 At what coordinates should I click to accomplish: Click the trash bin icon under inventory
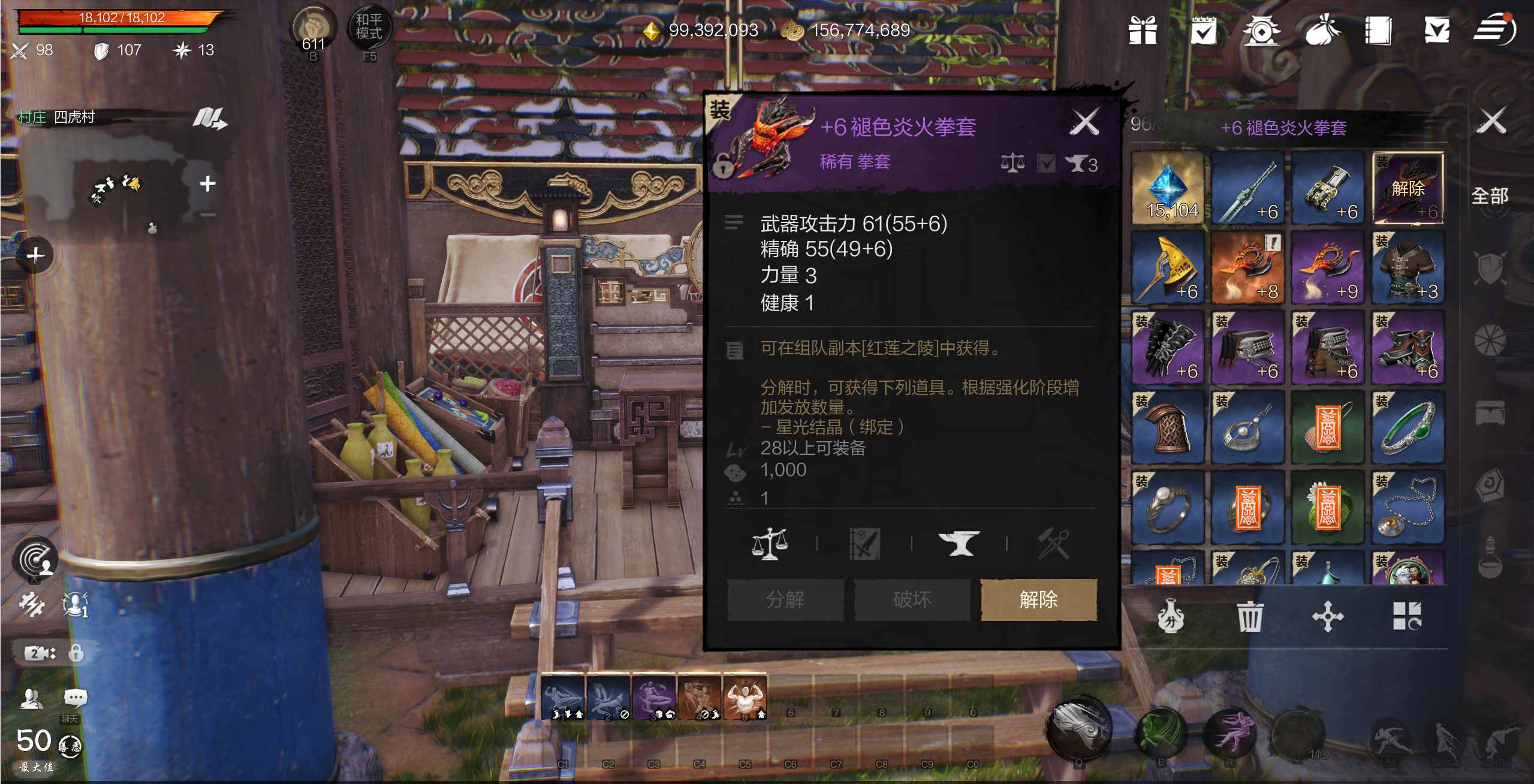(x=1249, y=617)
